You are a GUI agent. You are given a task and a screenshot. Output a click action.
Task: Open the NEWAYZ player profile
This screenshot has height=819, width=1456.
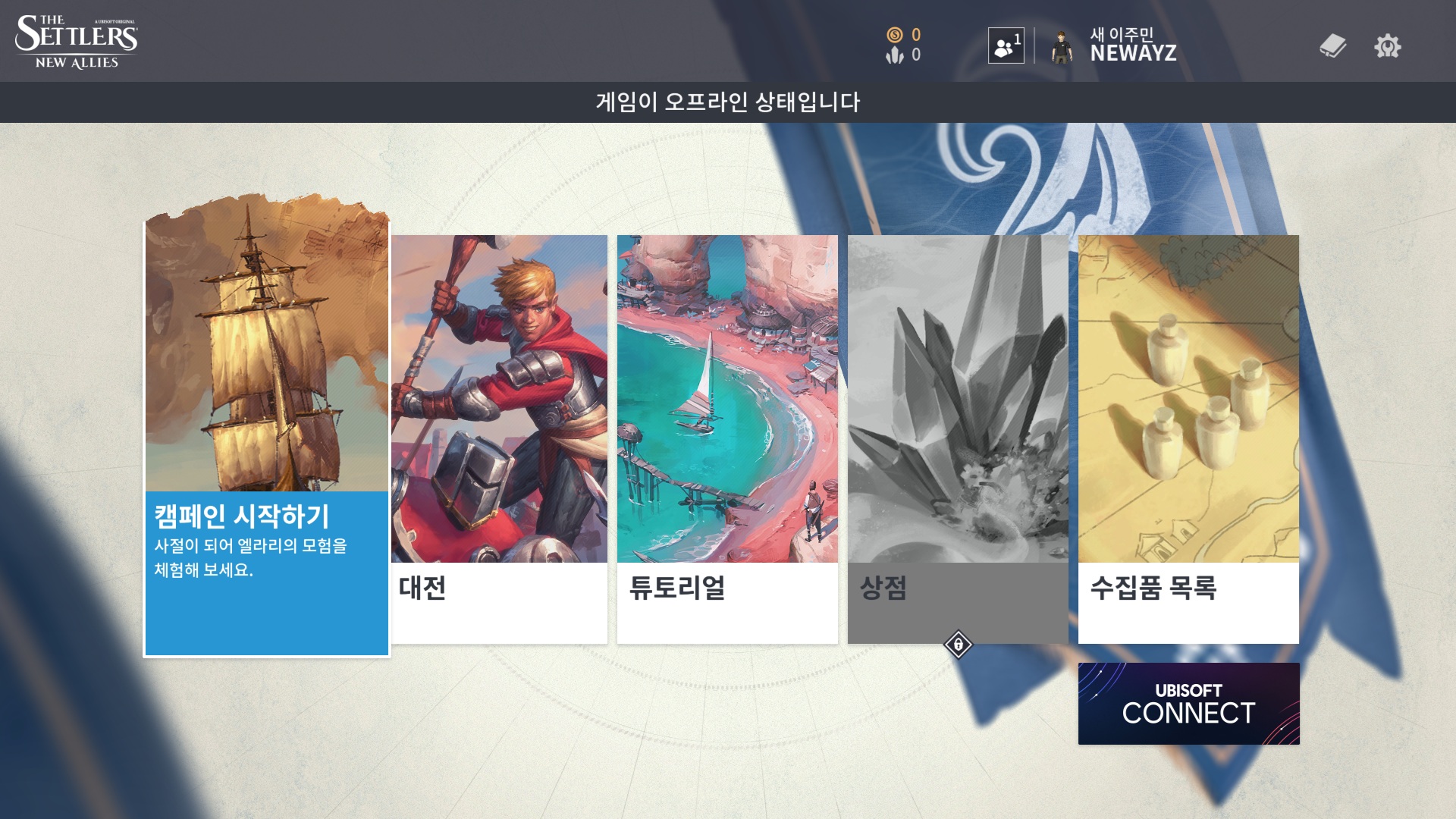point(1115,45)
